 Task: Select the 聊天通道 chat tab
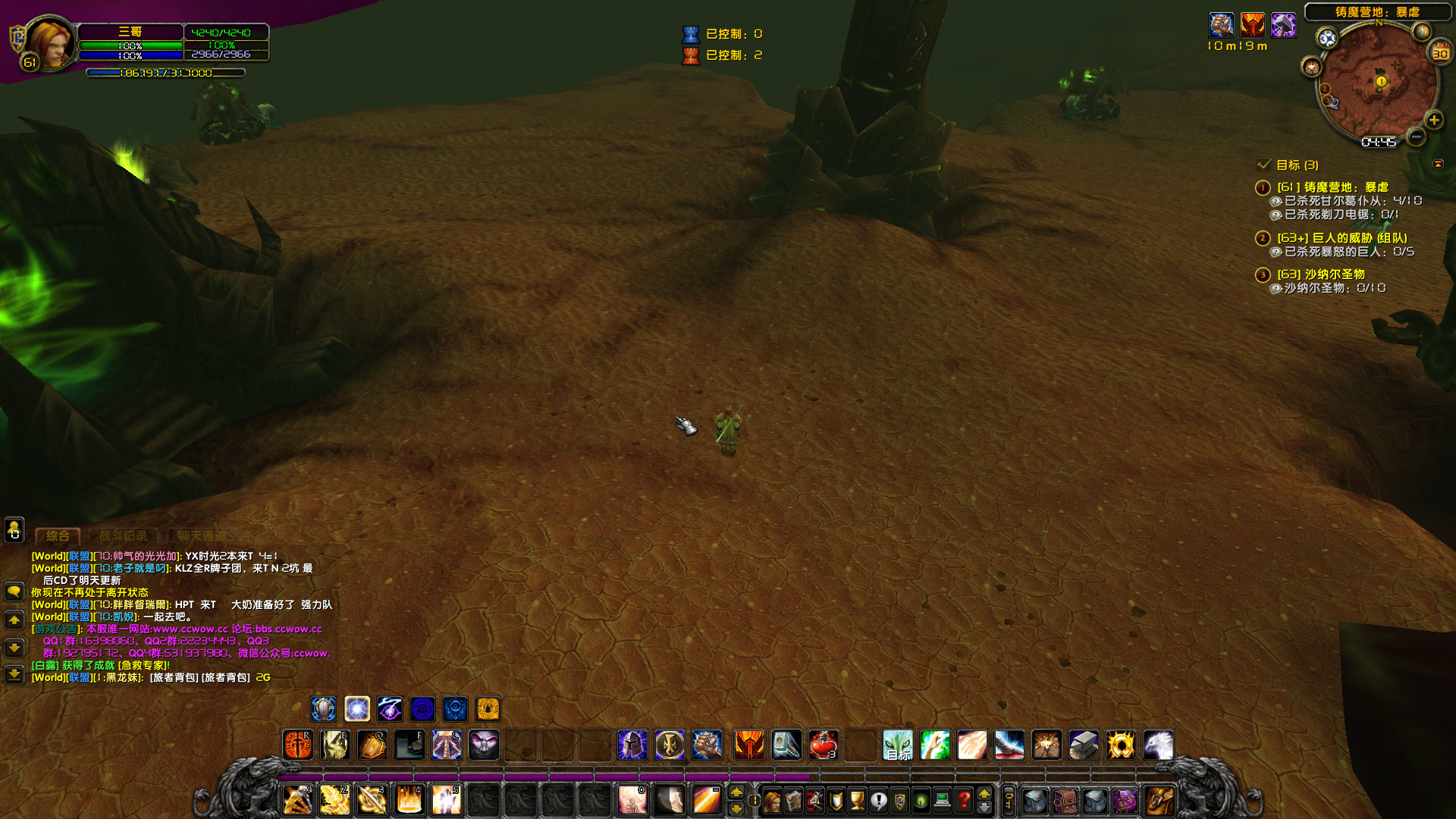pyautogui.click(x=202, y=536)
